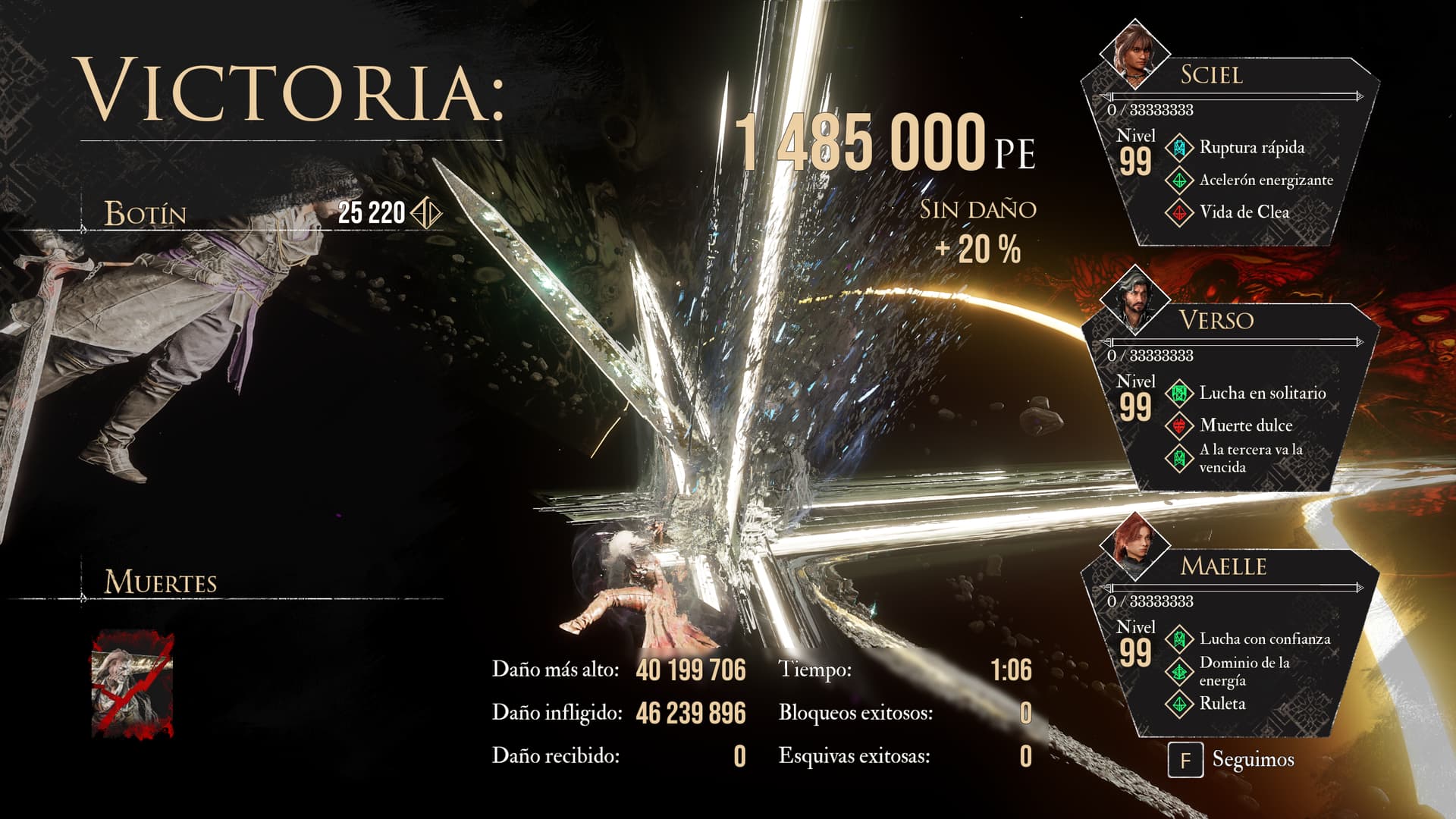1456x819 pixels.
Task: Click the defeated enemy thumbnail under Muertes
Action: click(x=133, y=685)
